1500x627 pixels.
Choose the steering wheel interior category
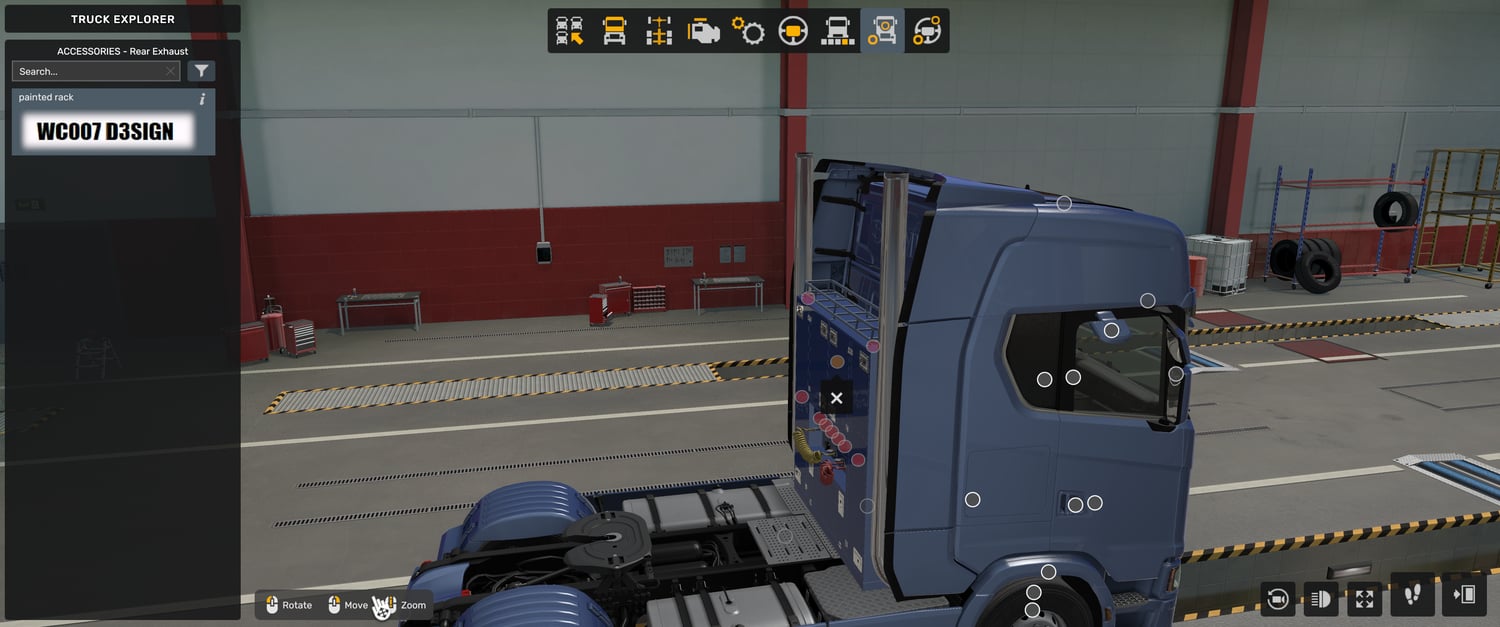click(x=793, y=31)
